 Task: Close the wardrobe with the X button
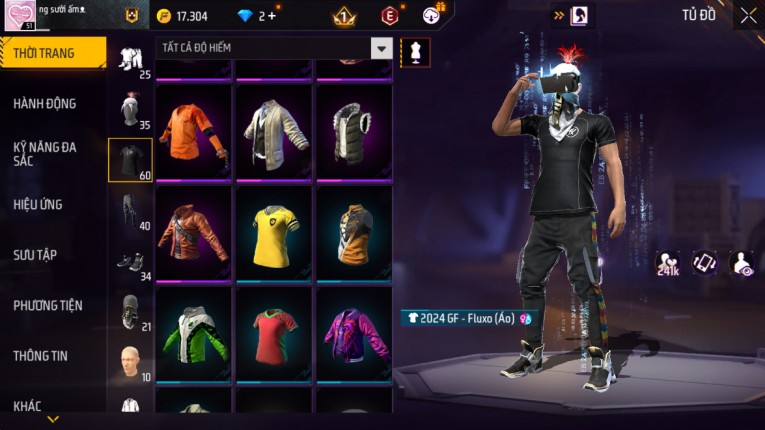click(x=748, y=16)
